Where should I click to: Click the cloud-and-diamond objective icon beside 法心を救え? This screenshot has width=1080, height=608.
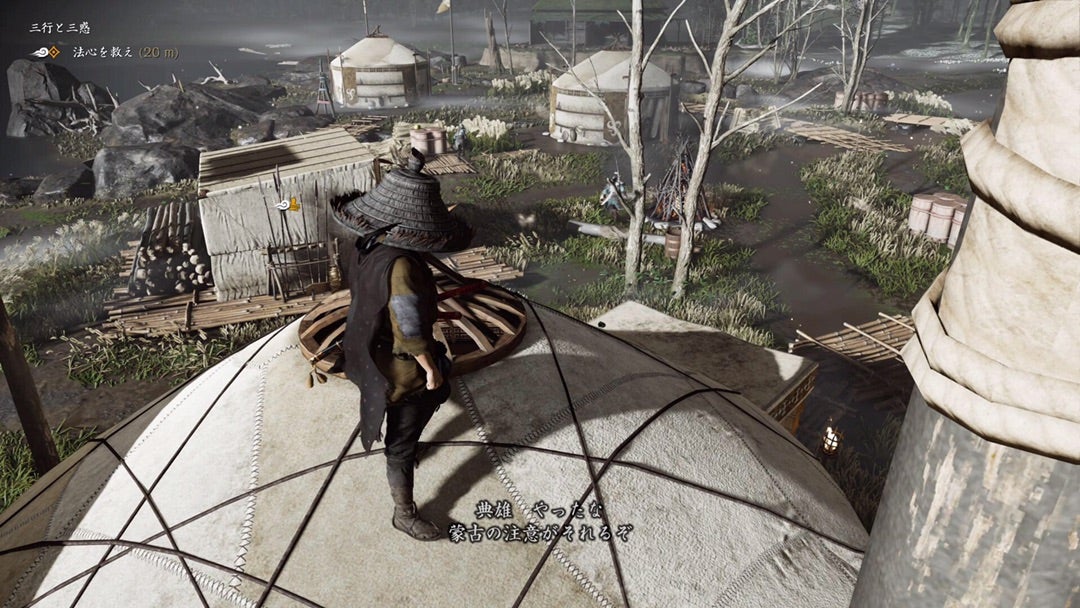(46, 52)
